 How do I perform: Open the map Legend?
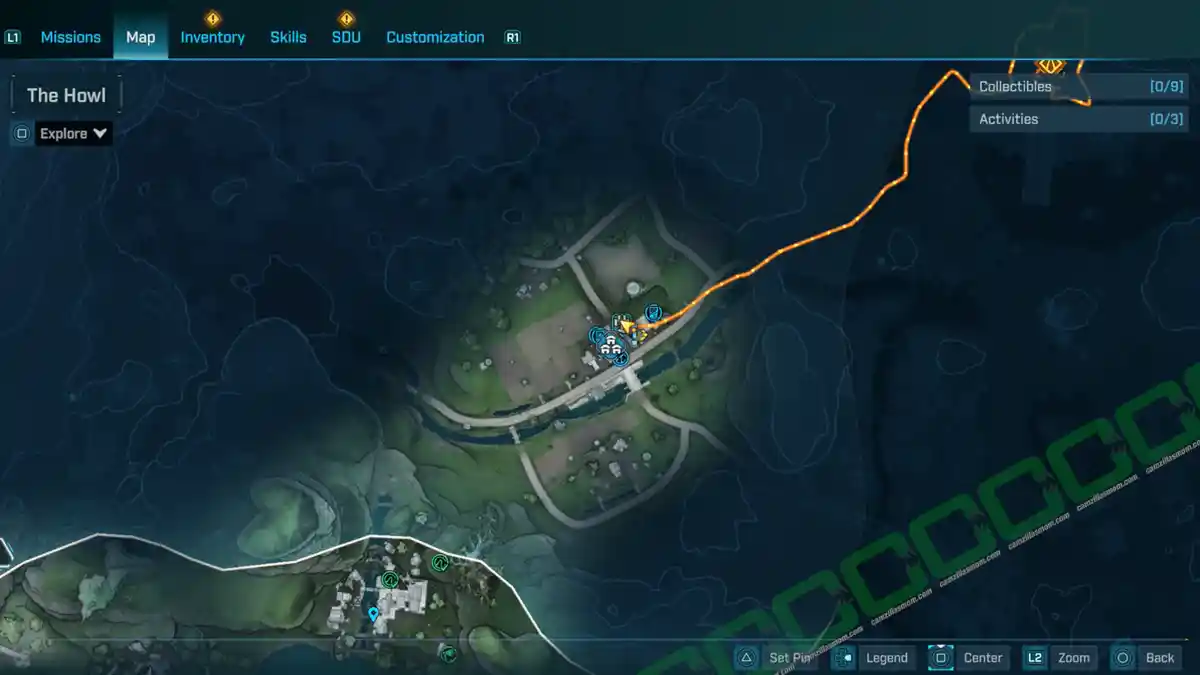tap(872, 658)
